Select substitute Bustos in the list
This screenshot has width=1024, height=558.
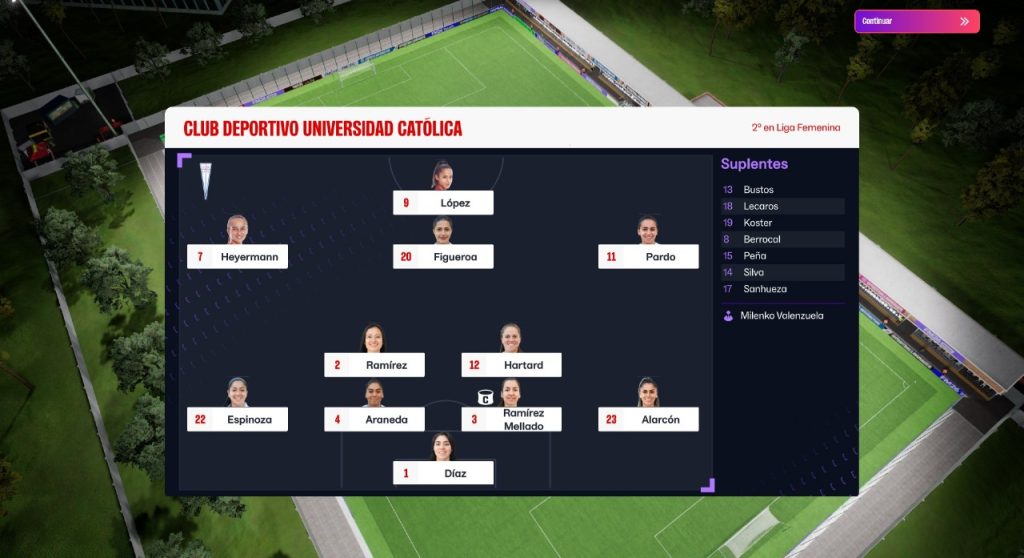click(x=782, y=190)
